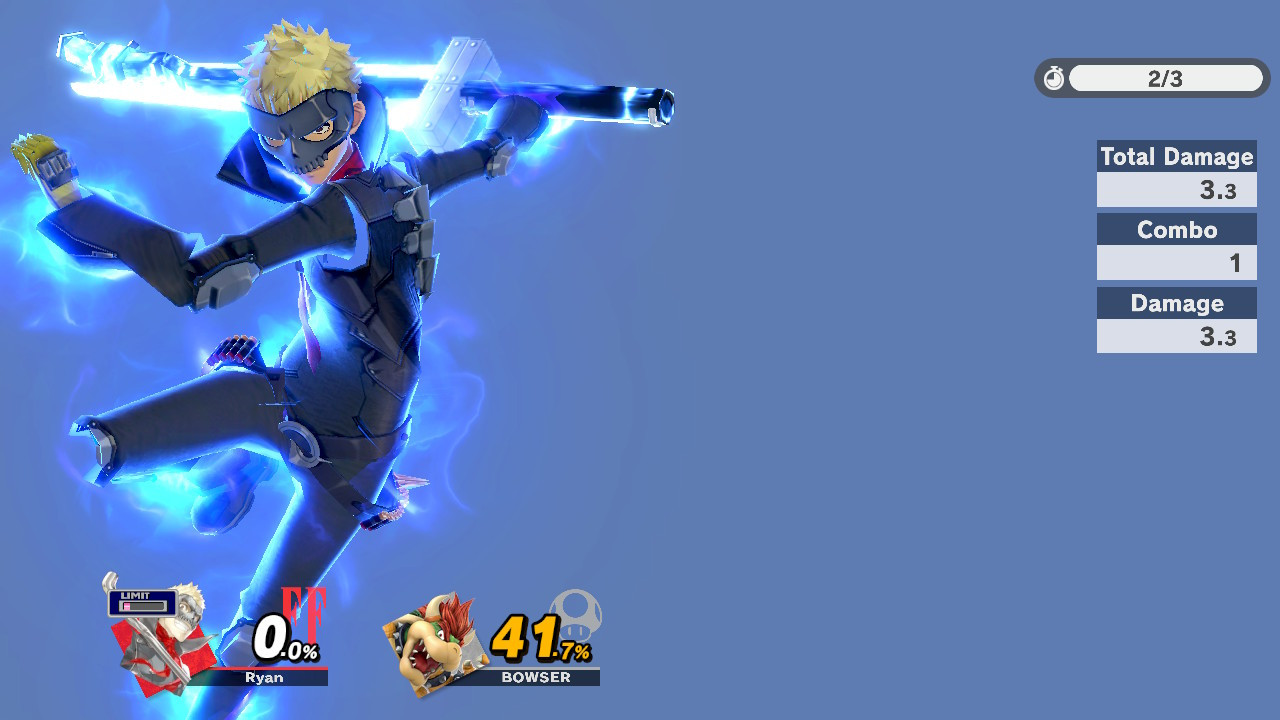Click the stopwatch timer icon
The image size is (1280, 720).
pyautogui.click(x=1053, y=78)
